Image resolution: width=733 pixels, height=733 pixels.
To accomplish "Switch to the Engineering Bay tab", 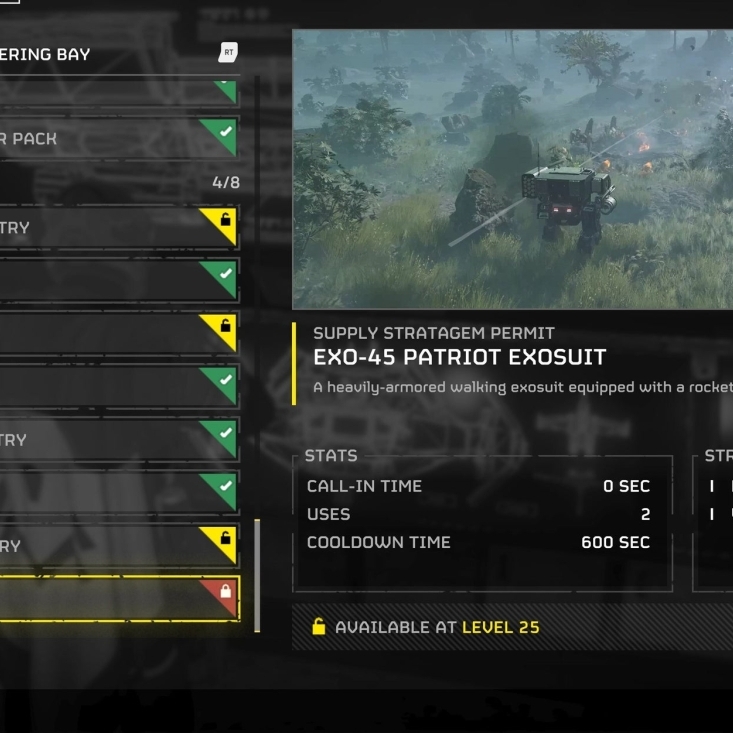I will point(60,55).
